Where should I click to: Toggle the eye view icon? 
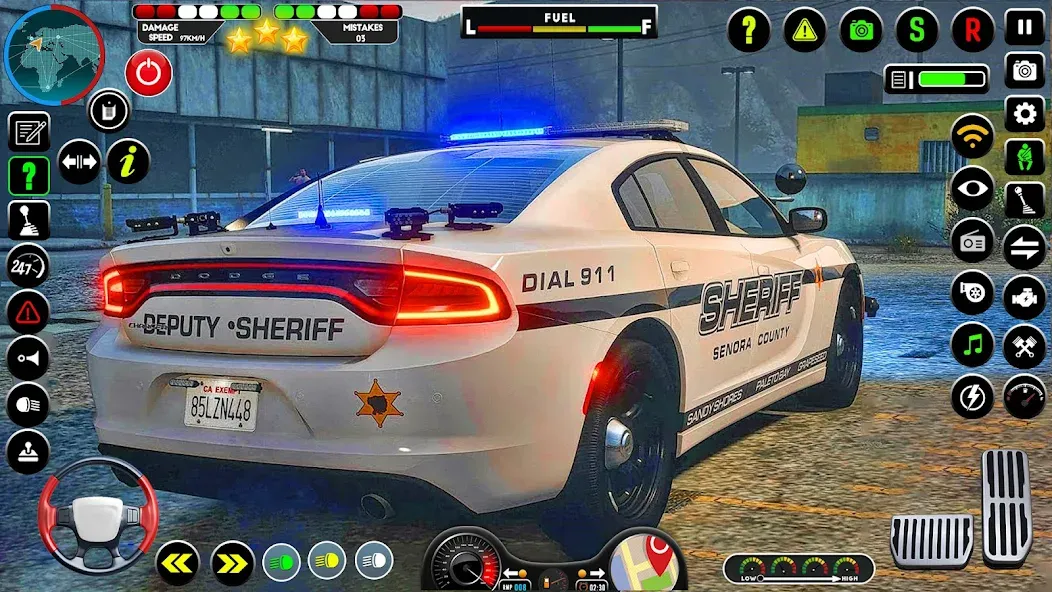tap(972, 188)
